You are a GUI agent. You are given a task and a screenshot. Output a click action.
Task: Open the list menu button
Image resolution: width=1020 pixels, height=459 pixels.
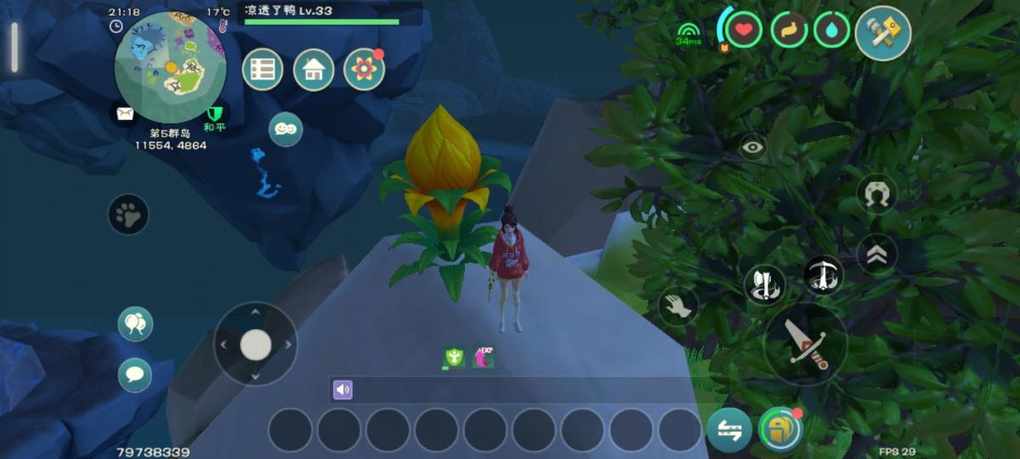click(263, 70)
